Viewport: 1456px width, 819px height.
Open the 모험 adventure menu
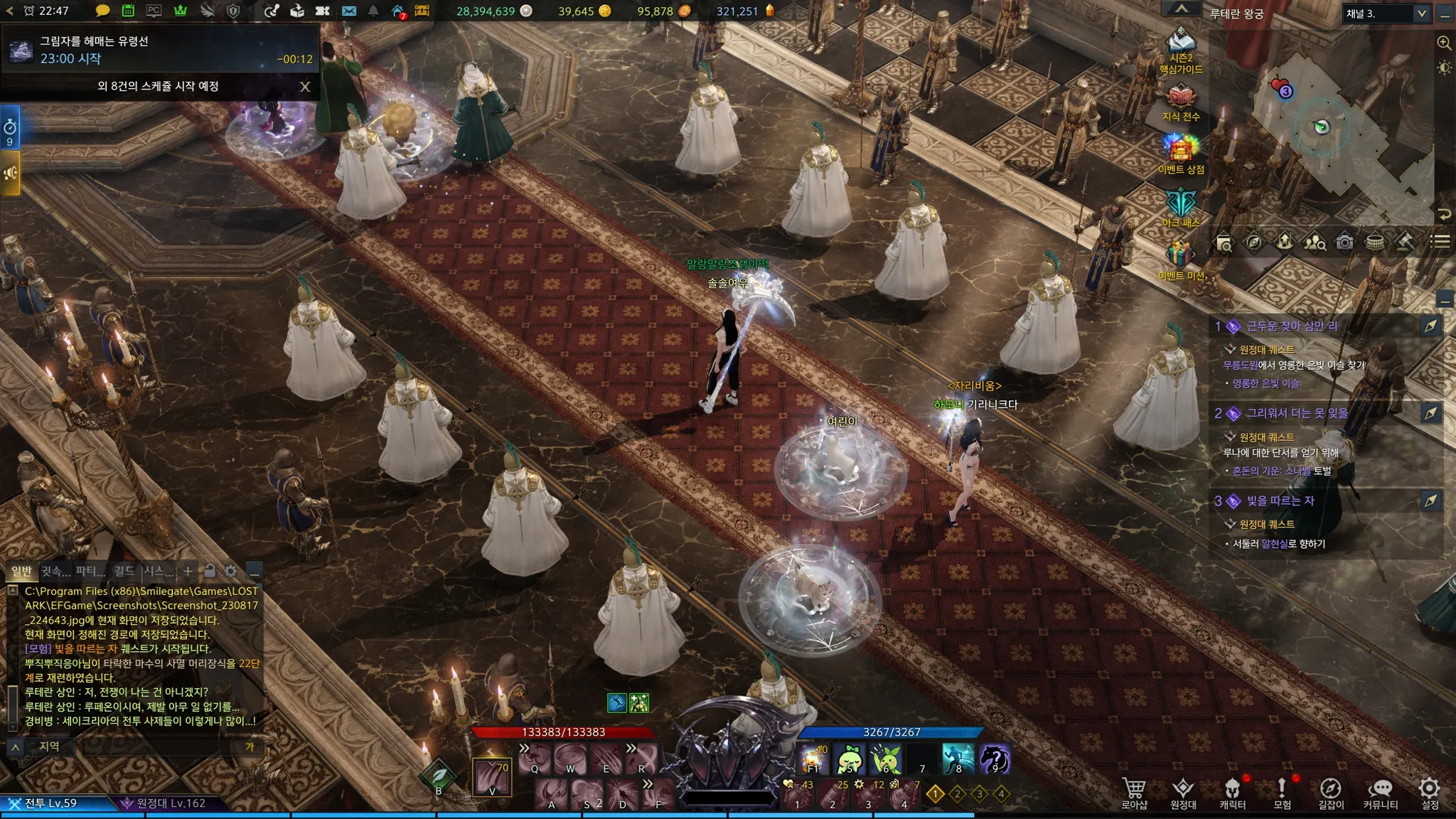pos(1282,793)
